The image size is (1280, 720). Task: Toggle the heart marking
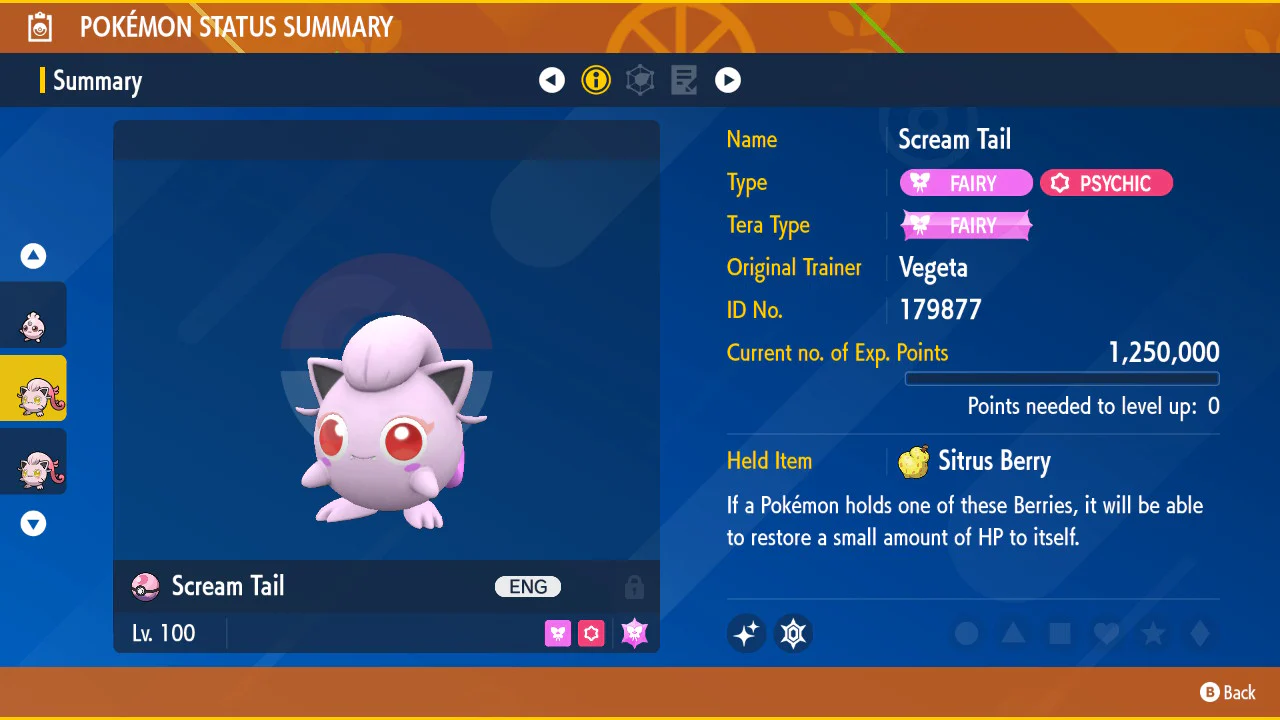1106,633
